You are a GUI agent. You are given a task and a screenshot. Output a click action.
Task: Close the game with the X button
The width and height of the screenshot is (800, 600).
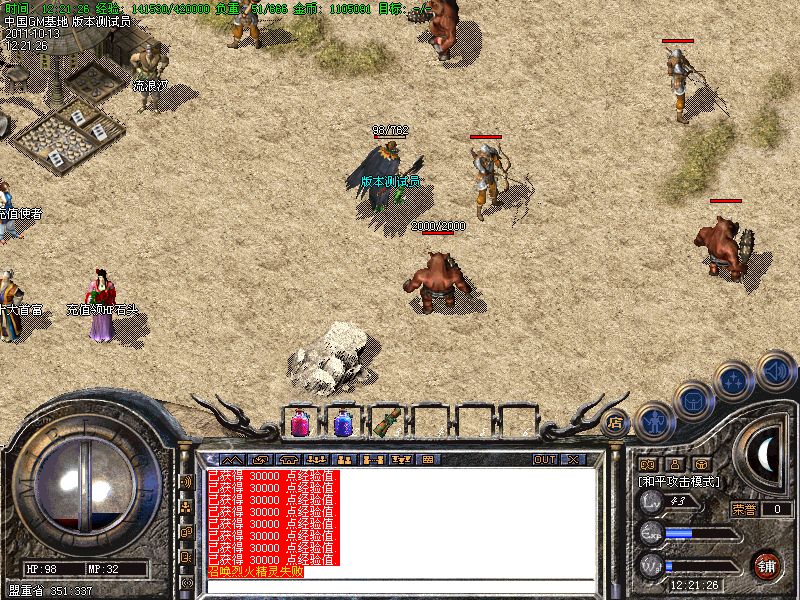pyautogui.click(x=573, y=460)
